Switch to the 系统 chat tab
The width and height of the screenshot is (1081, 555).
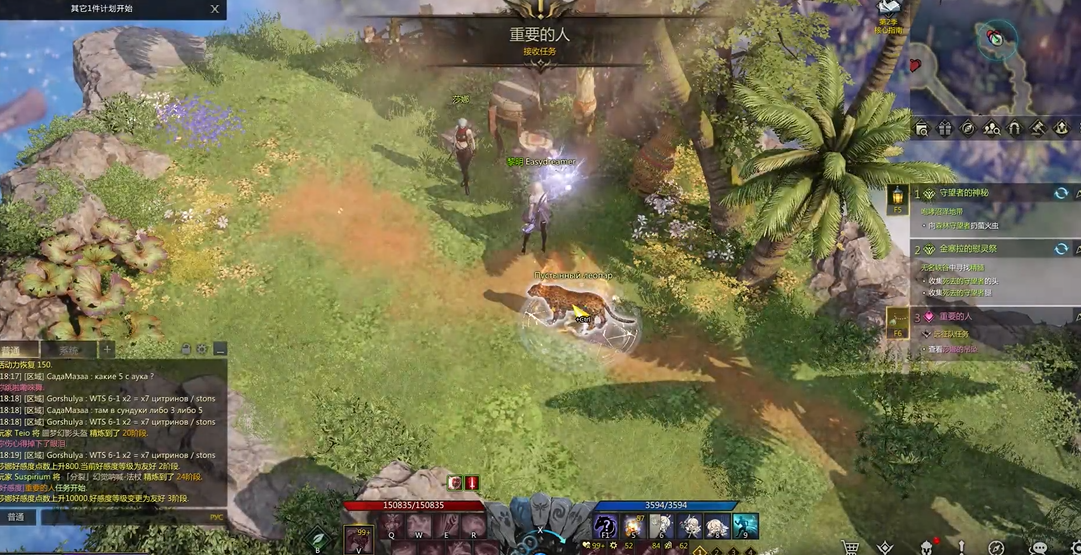pos(68,350)
